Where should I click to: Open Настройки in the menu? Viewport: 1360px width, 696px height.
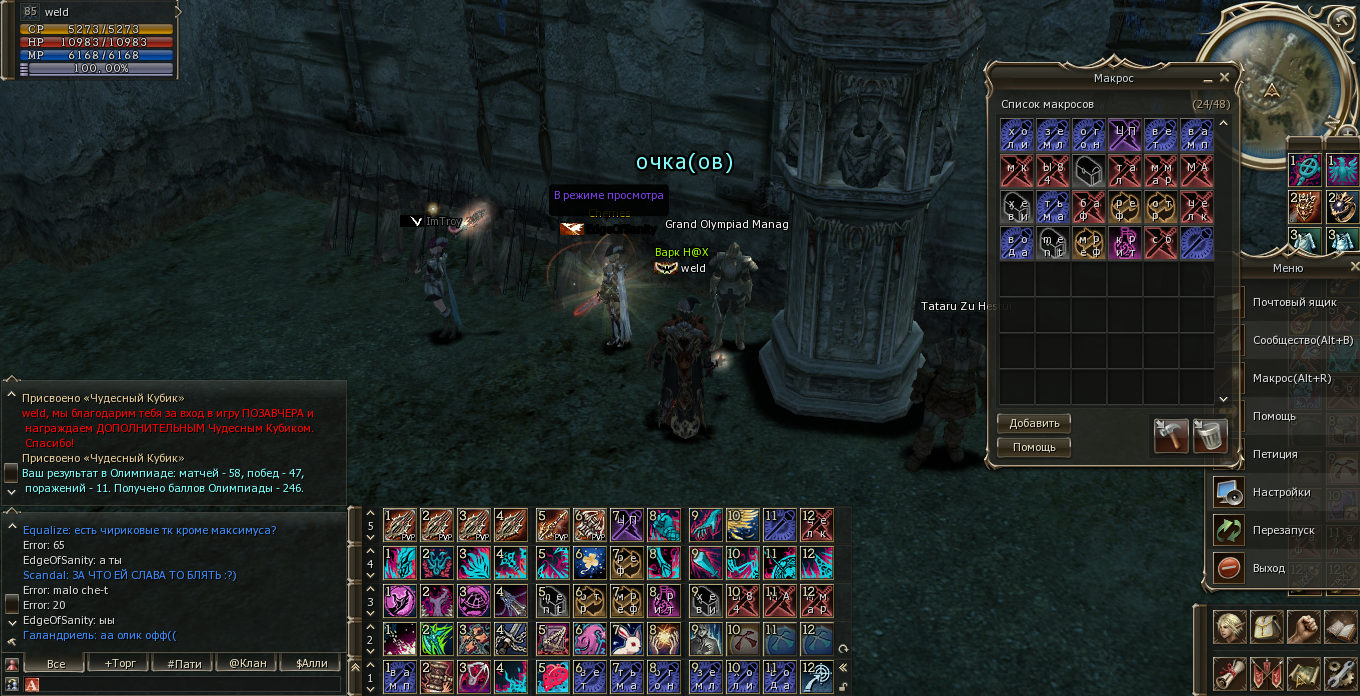click(1281, 492)
